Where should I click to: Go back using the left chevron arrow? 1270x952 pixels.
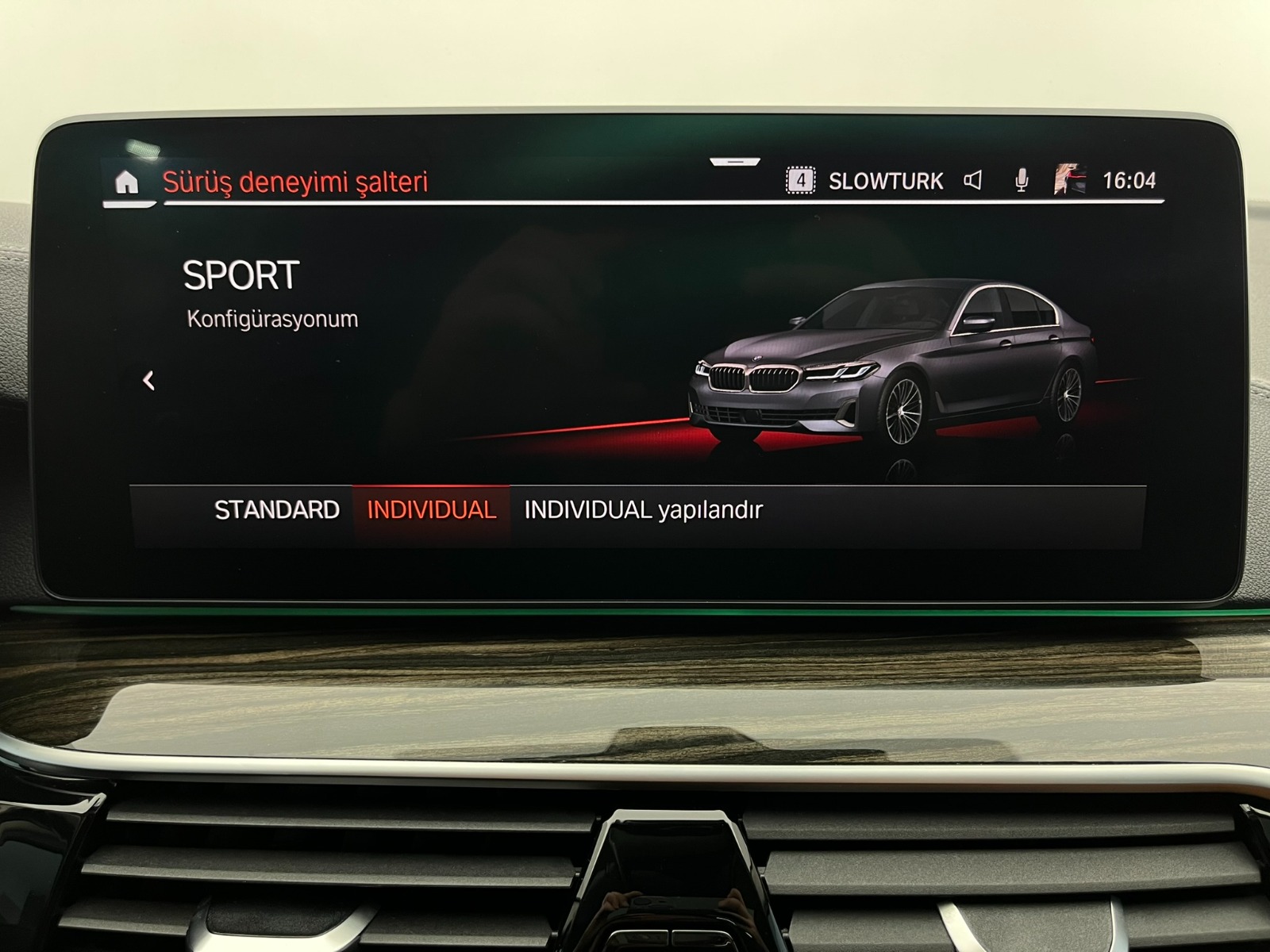coord(147,379)
